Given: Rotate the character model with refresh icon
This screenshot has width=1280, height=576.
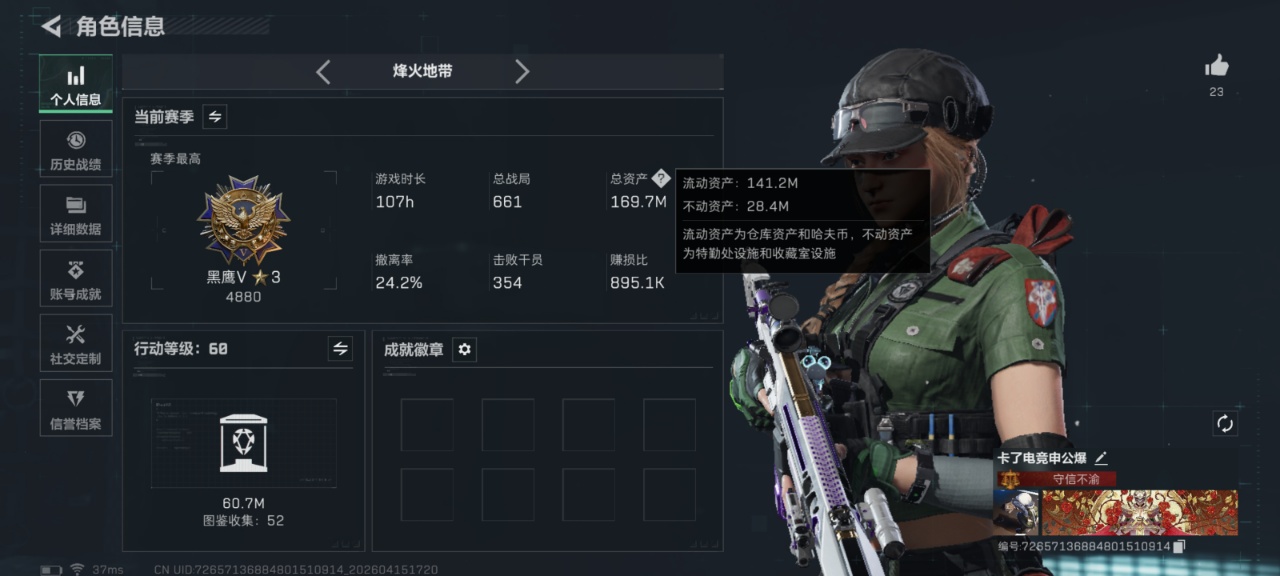Looking at the screenshot, I should [1225, 424].
